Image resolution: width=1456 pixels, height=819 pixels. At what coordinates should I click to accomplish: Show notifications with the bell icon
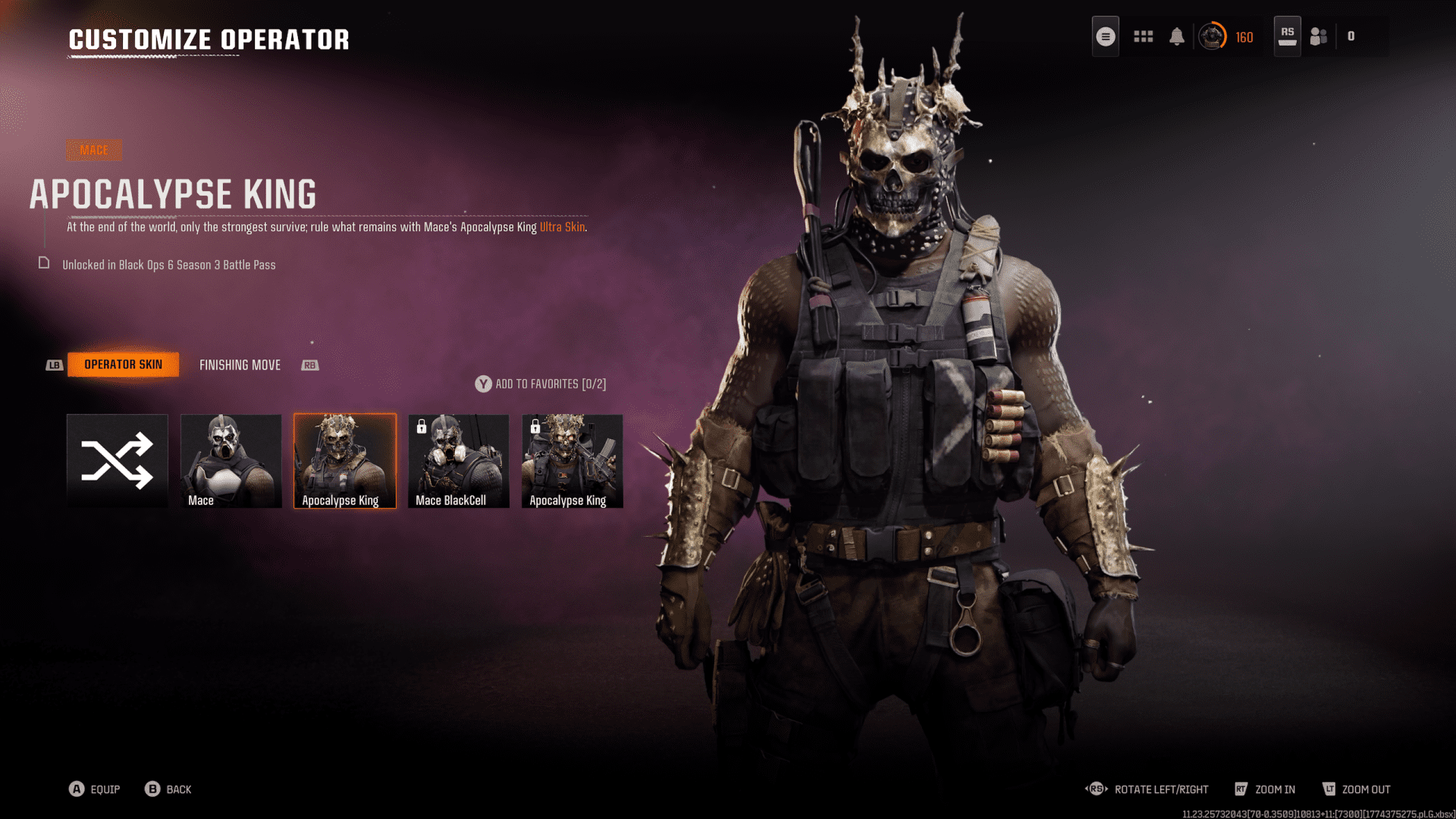point(1177,36)
